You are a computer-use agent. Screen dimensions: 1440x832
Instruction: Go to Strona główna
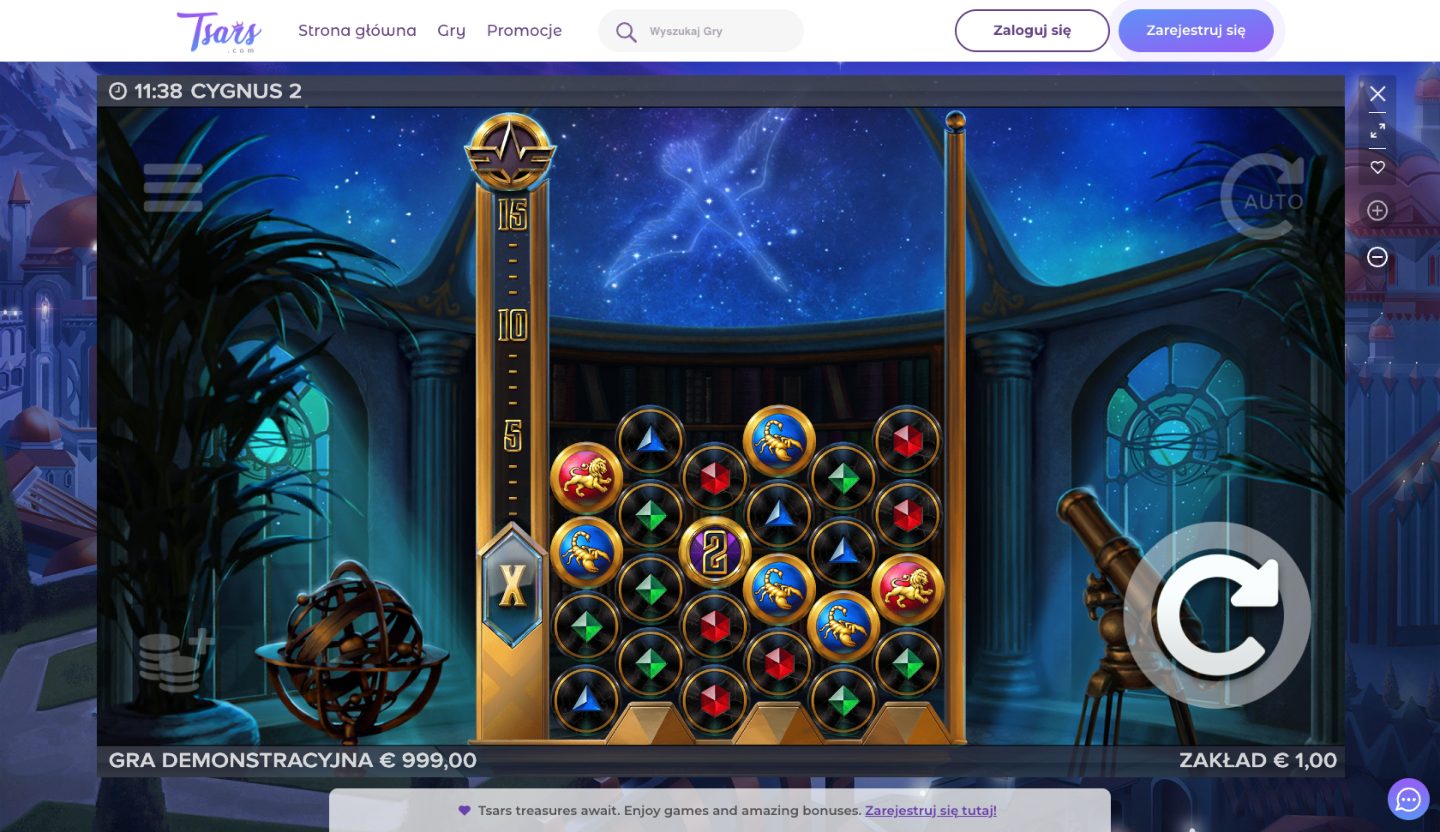tap(357, 30)
